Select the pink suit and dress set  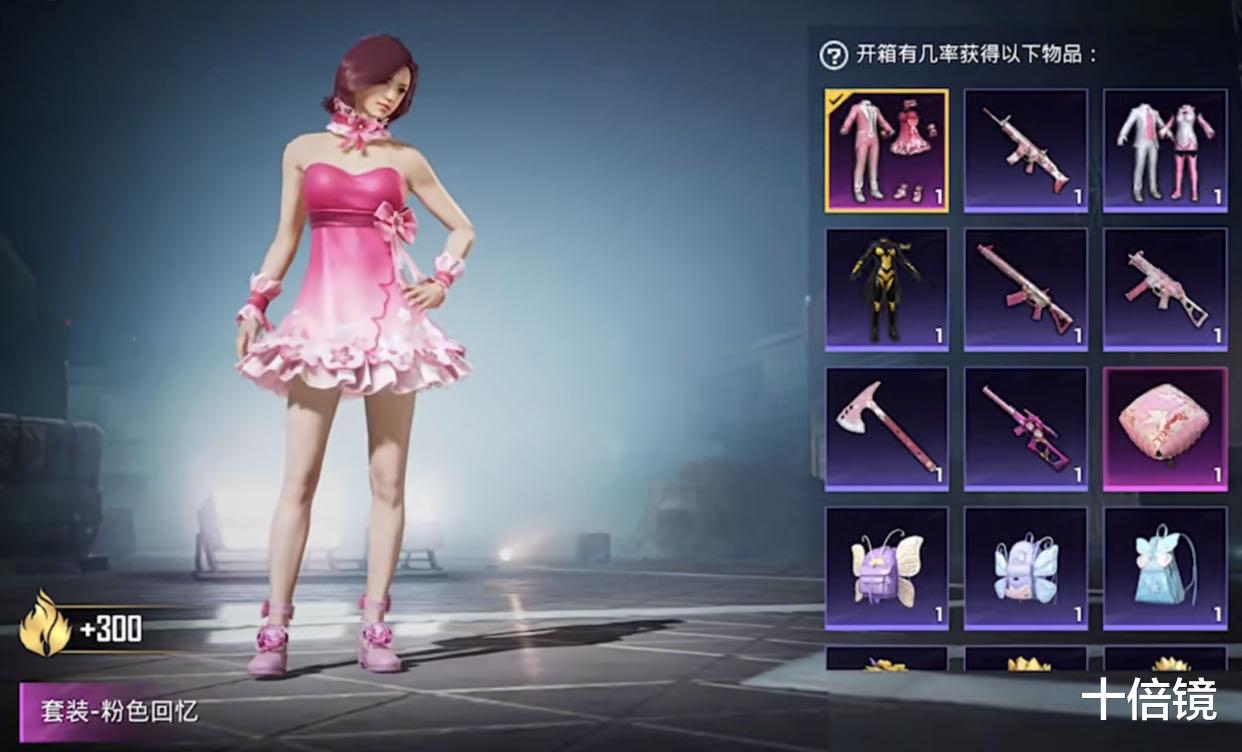886,150
